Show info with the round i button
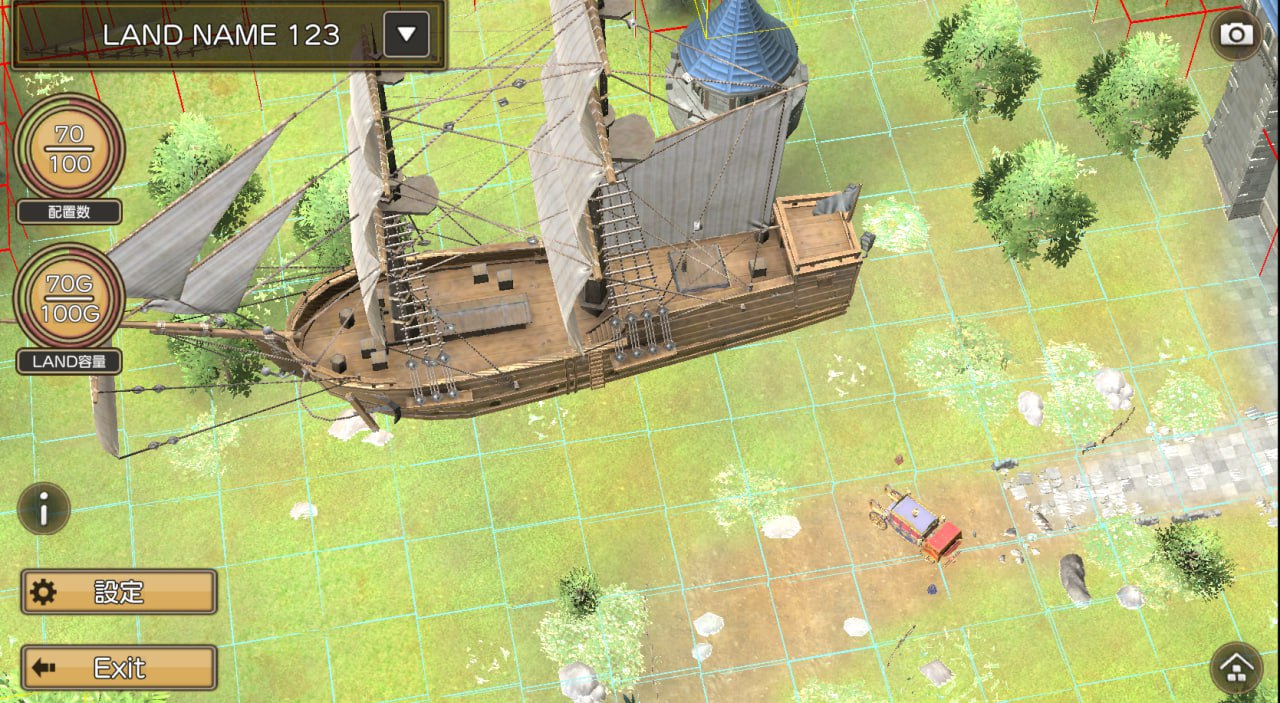 coord(44,509)
